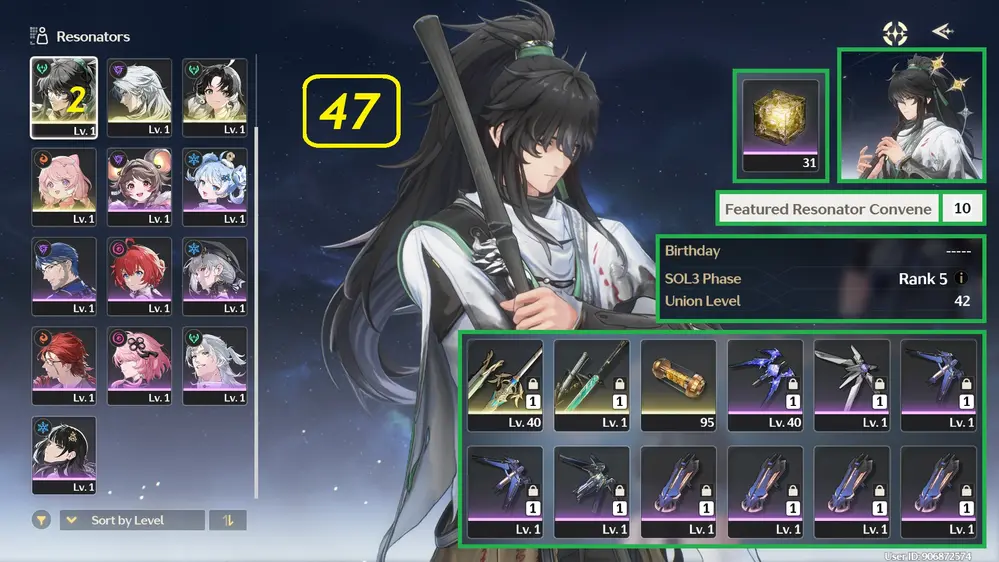
Task: Click the back arrow at top right
Action: pyautogui.click(x=941, y=32)
